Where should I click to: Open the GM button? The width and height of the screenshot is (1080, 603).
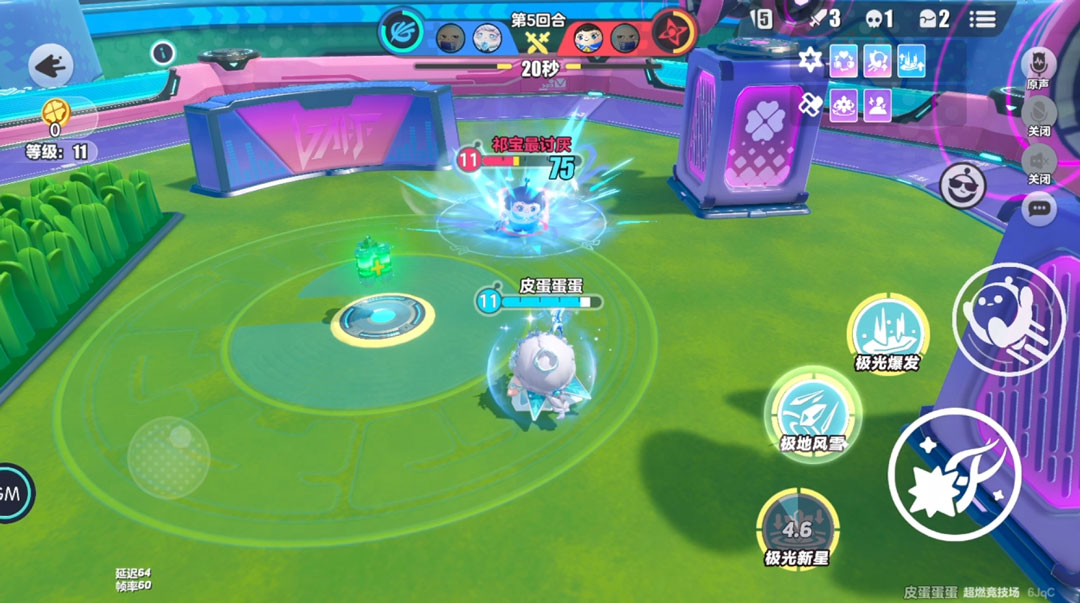click(12, 492)
